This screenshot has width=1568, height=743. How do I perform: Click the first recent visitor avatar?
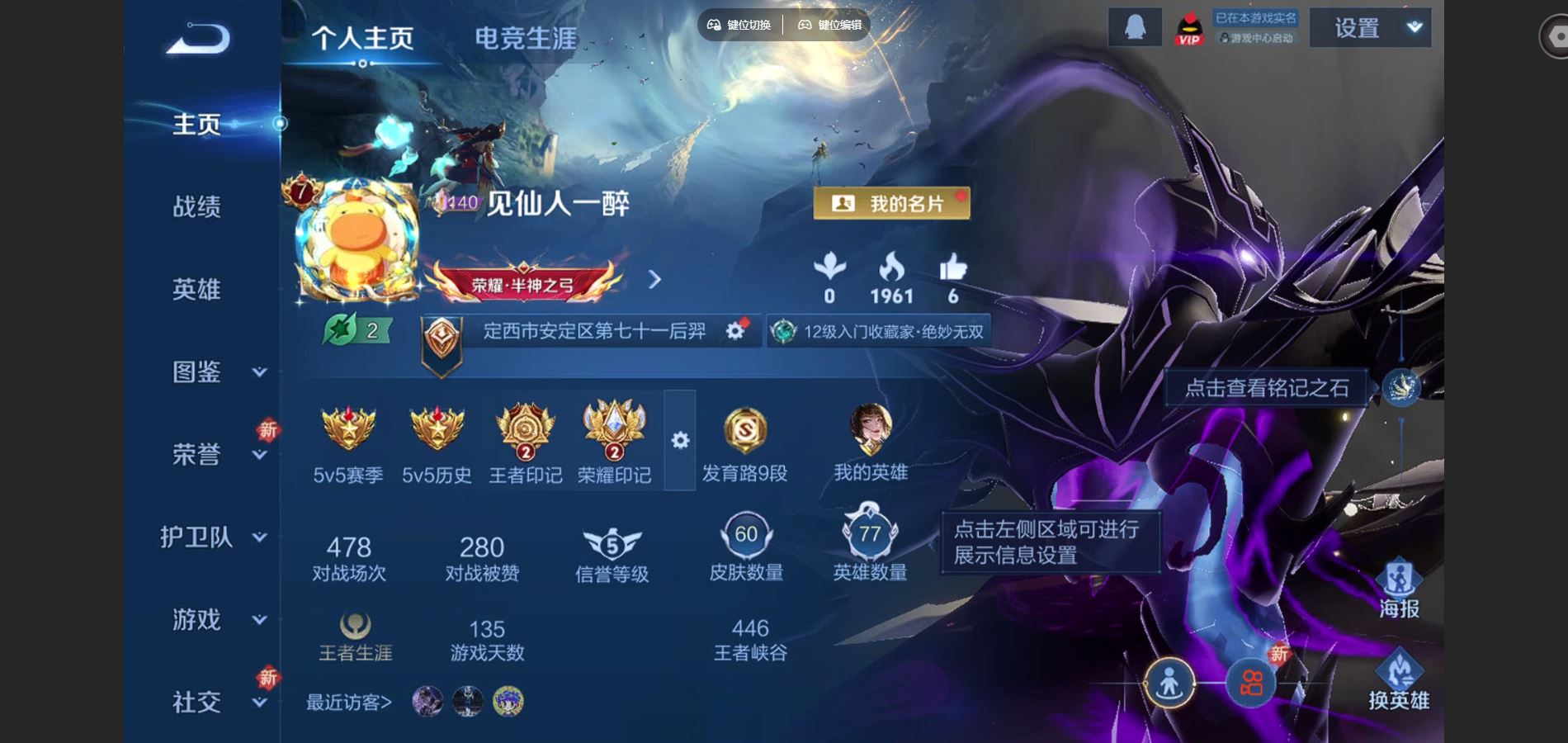pyautogui.click(x=426, y=700)
